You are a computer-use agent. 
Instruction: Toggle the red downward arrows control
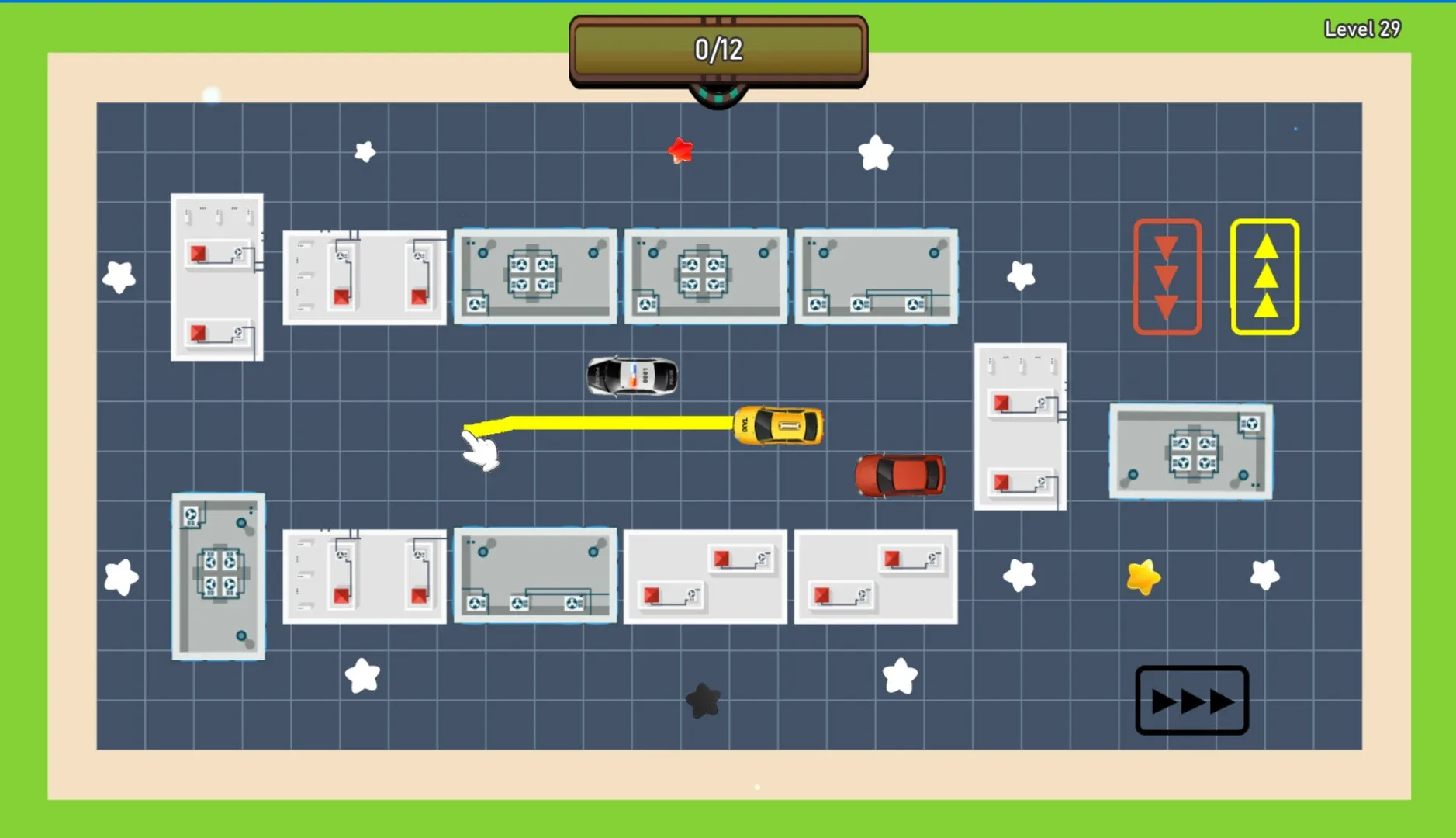(x=1166, y=275)
